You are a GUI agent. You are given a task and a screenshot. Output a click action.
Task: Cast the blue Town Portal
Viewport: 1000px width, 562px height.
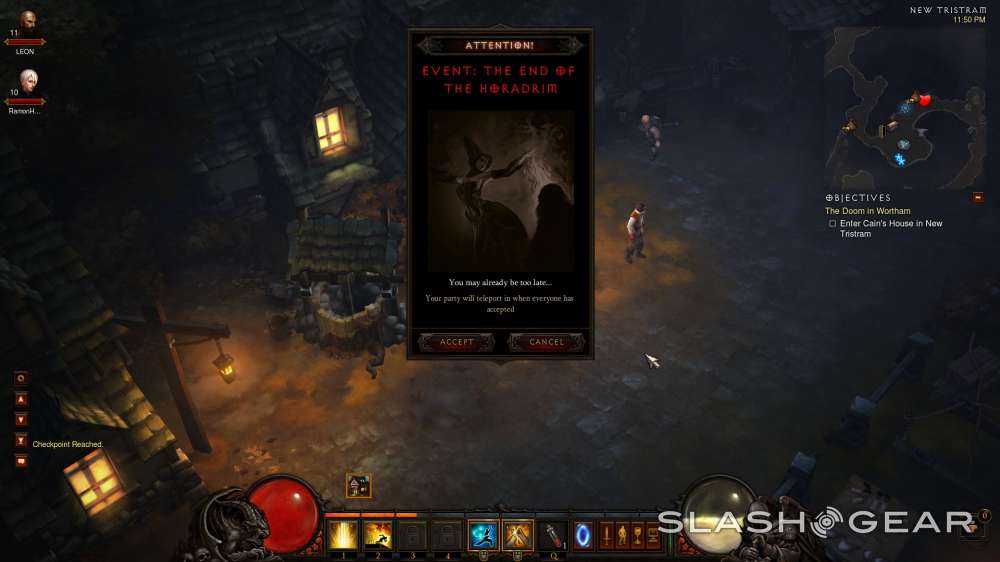582,536
